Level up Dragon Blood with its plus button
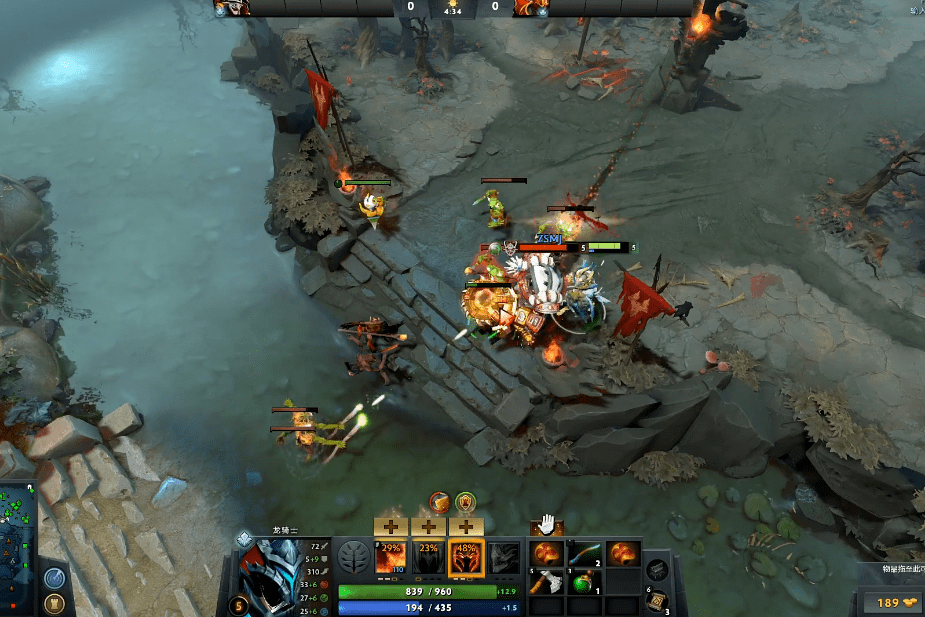This screenshot has width=925, height=617. 466,526
